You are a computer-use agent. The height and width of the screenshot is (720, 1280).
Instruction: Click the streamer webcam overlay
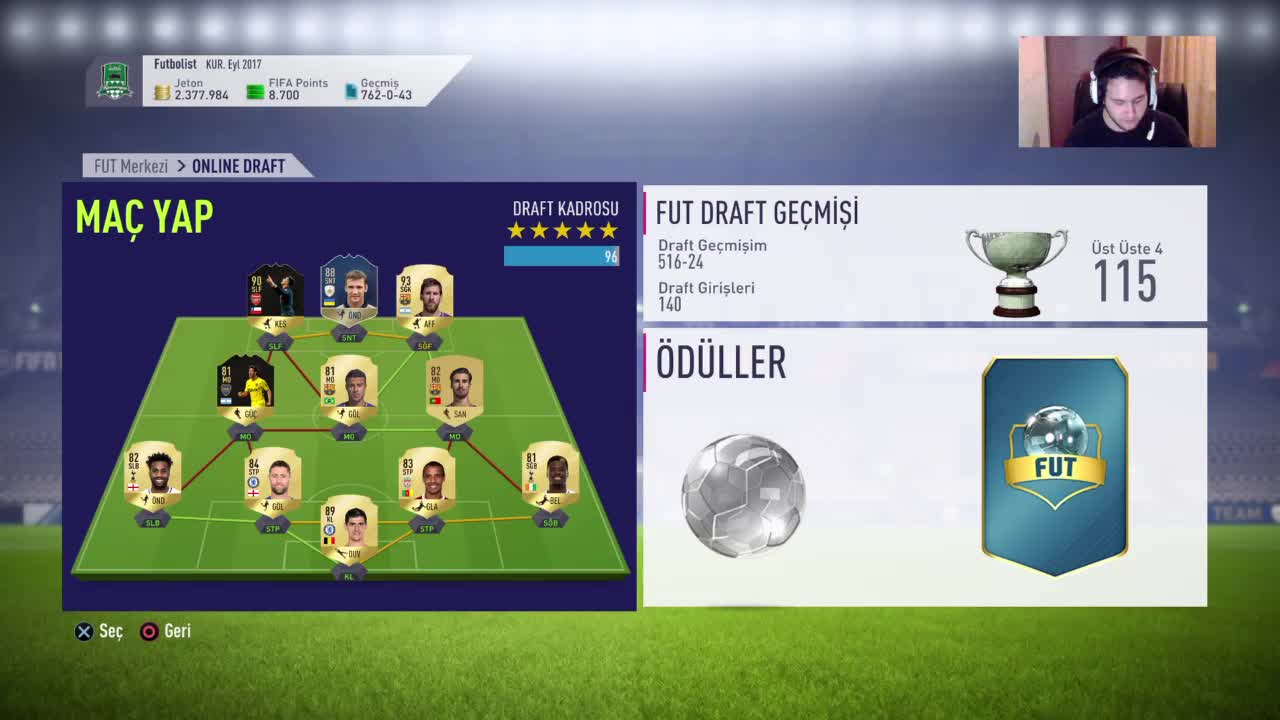(1117, 92)
